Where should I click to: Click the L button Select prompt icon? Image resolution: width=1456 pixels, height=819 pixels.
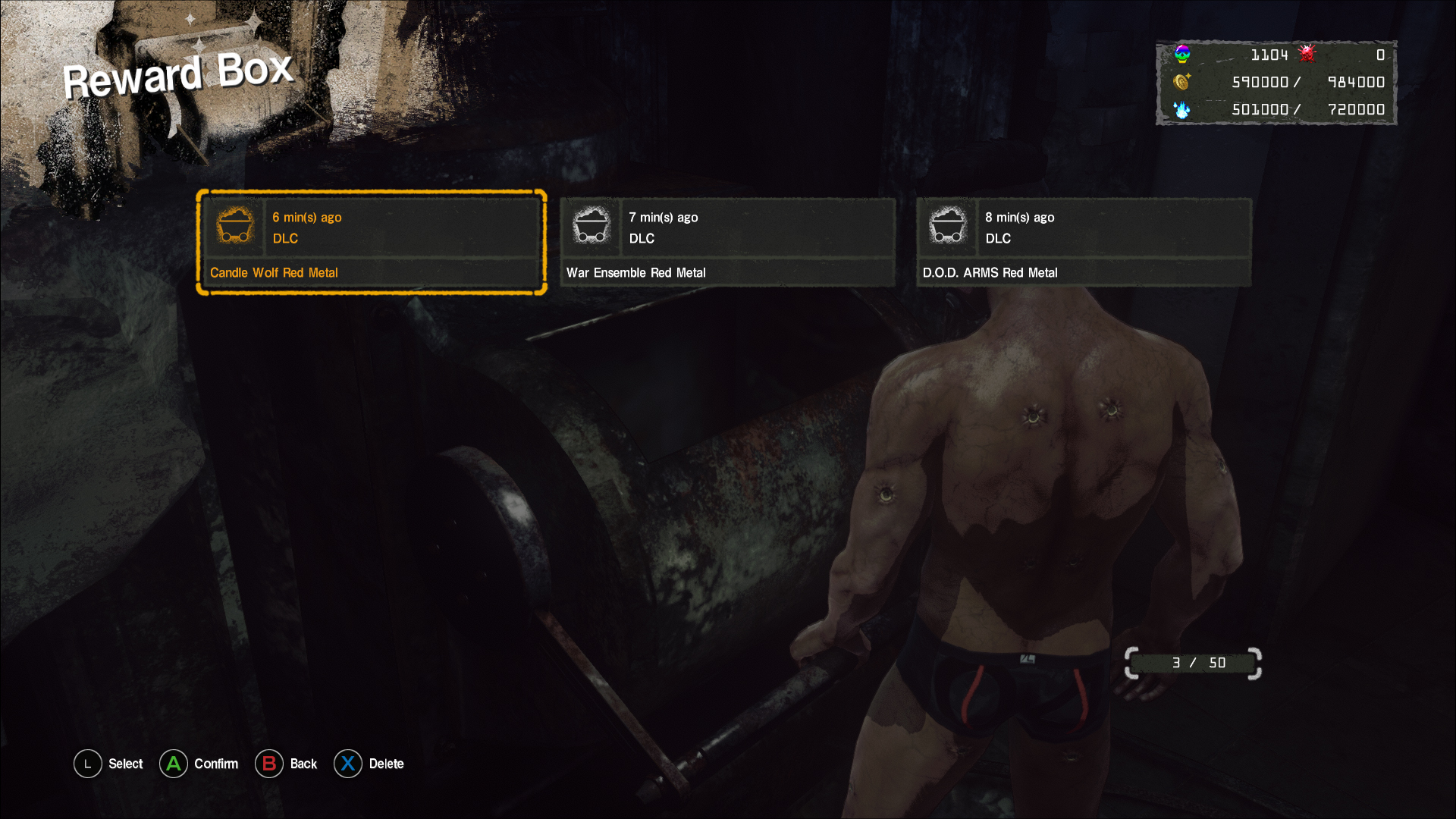click(x=87, y=764)
